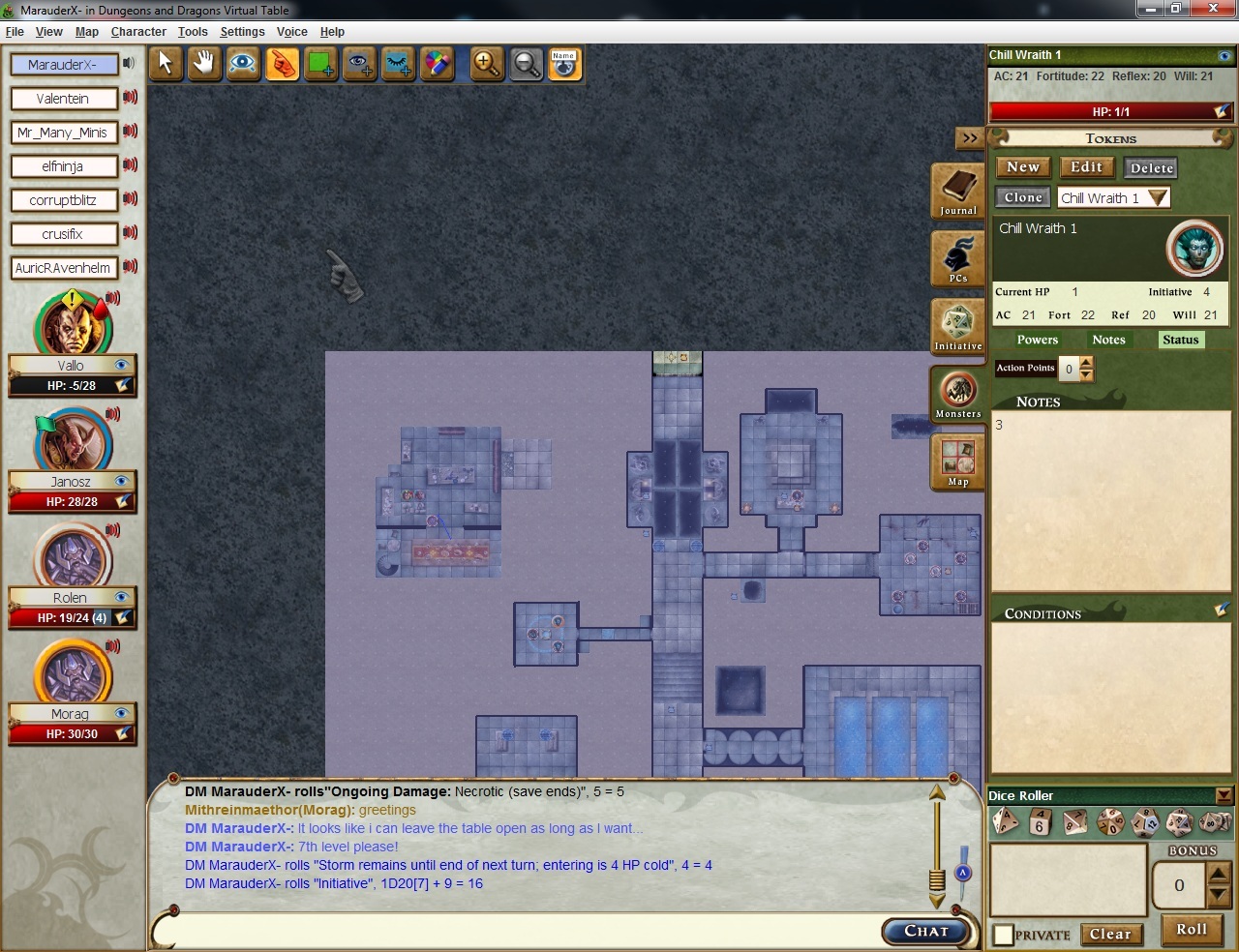Show the Initiative tracker
This screenshot has height=952, width=1239.
(957, 326)
